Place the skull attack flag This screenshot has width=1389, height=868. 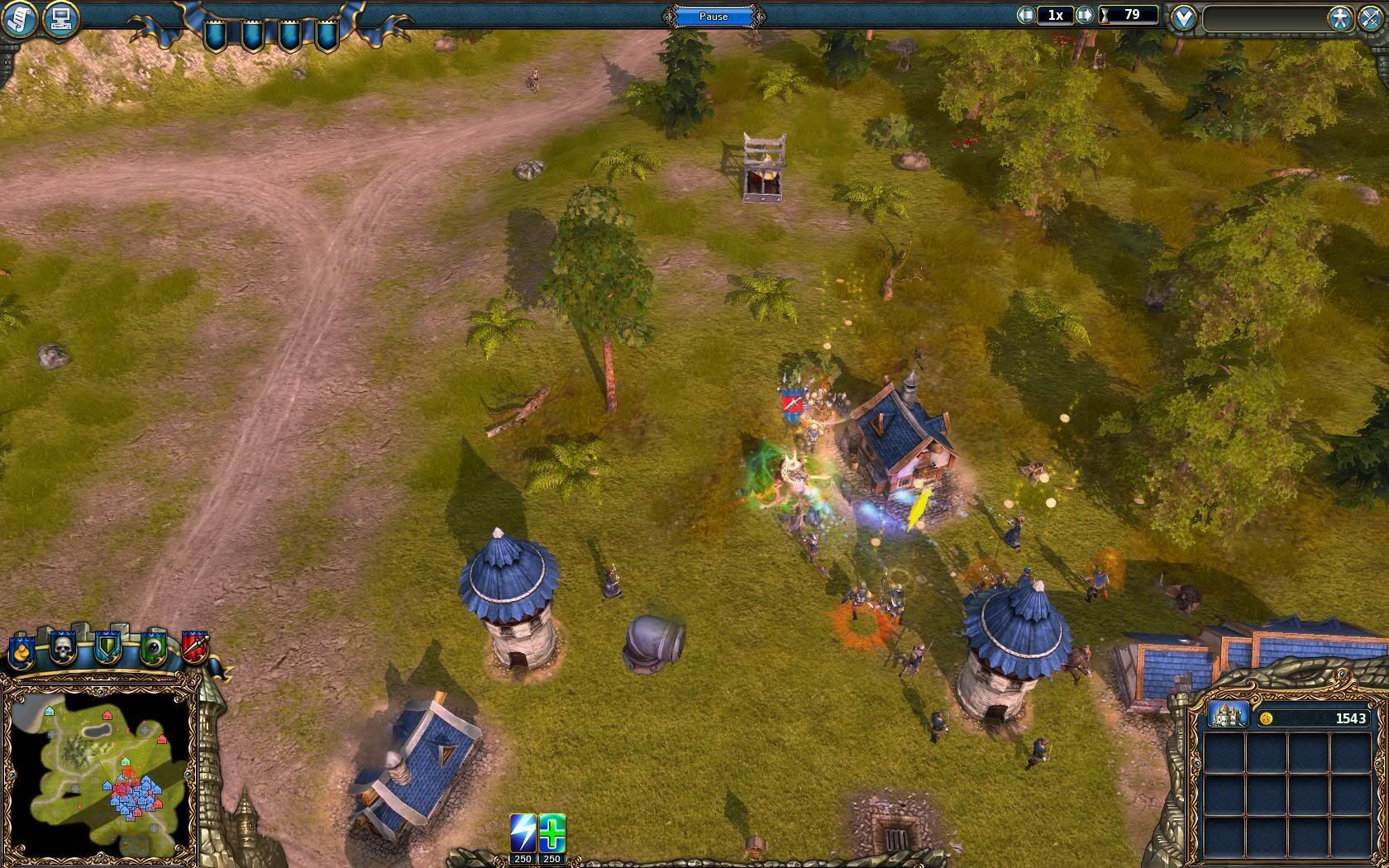click(64, 649)
